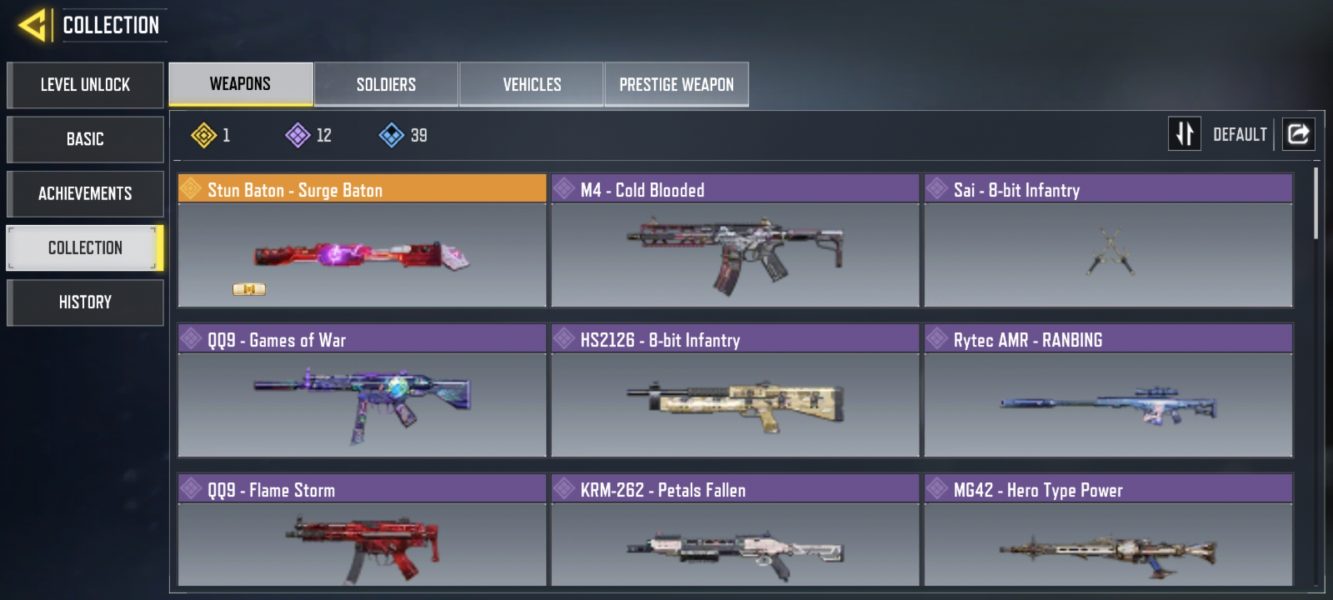Select the QQ9 - Flame Storm card
1333x600 pixels.
[x=362, y=532]
